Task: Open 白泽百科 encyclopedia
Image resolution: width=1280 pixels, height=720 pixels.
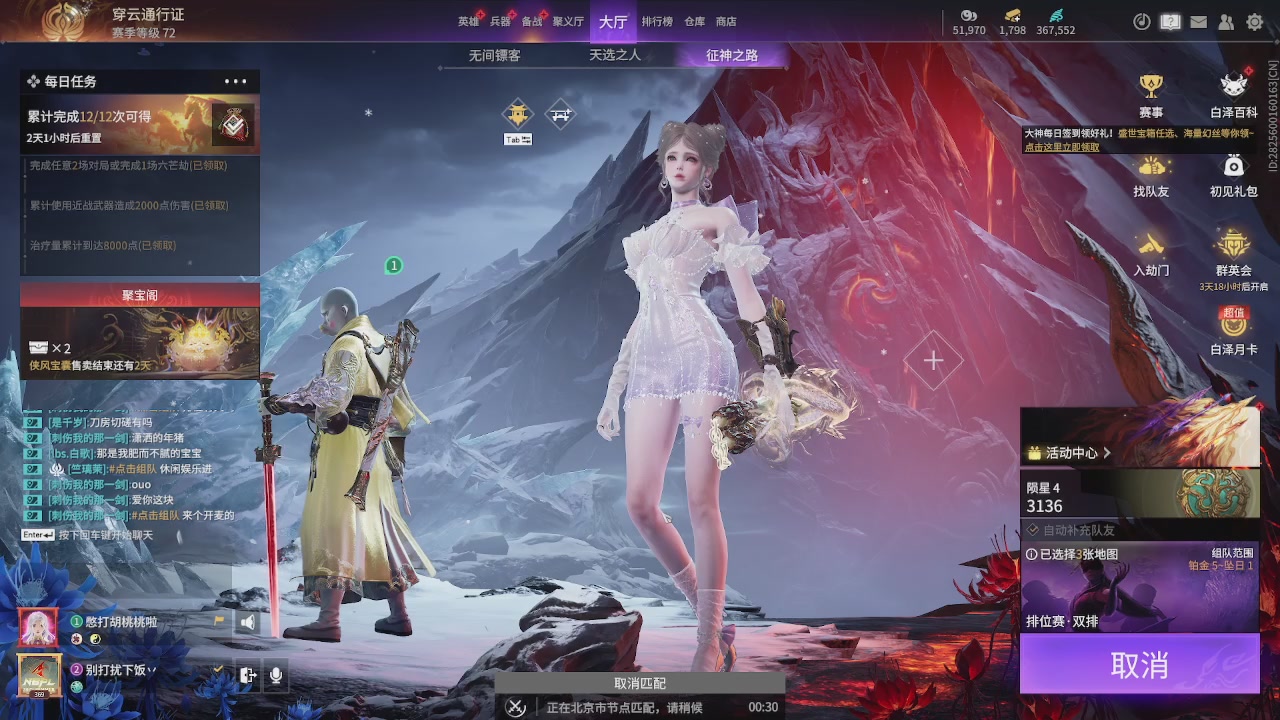Action: tap(1234, 95)
